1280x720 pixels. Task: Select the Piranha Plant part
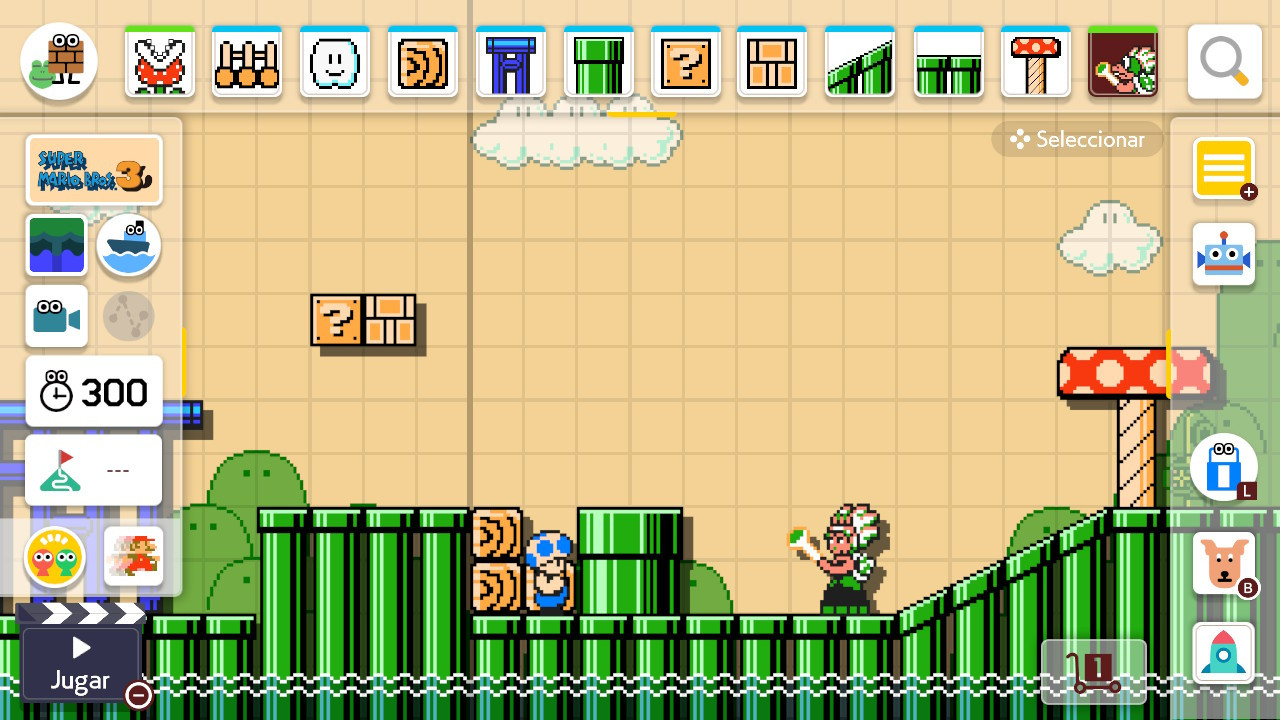pyautogui.click(x=159, y=60)
